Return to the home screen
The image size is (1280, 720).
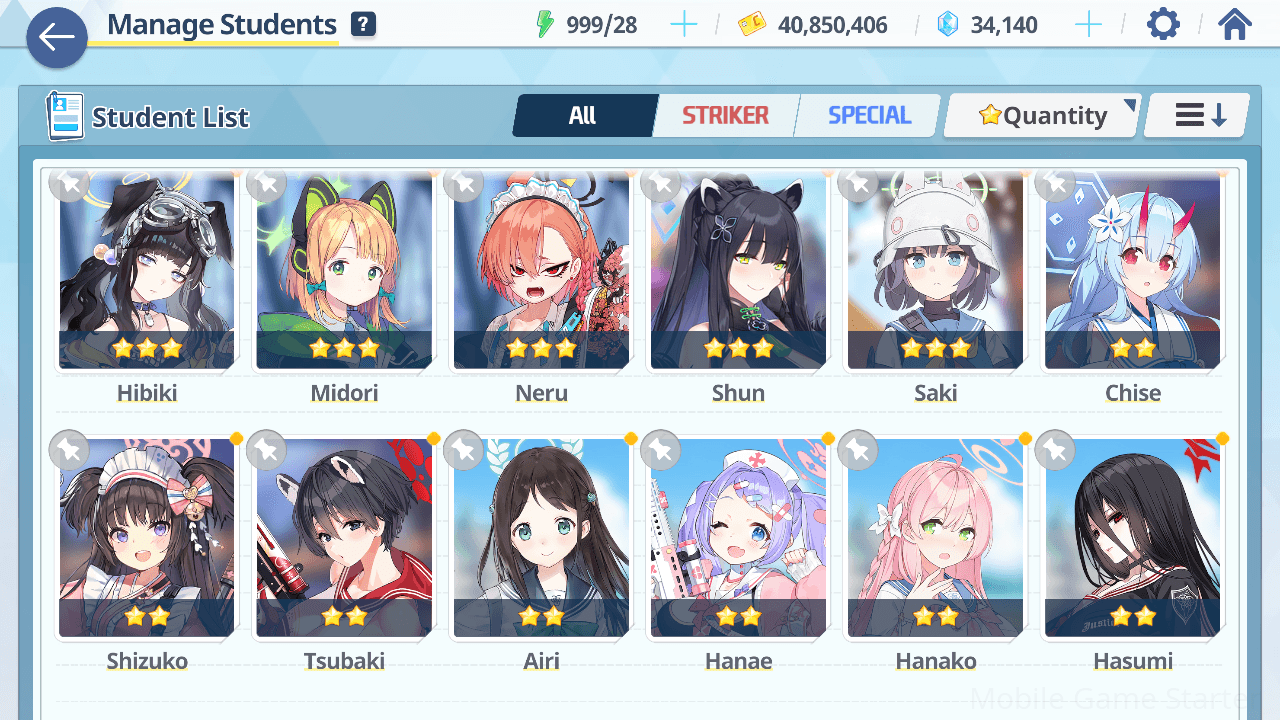[1235, 25]
